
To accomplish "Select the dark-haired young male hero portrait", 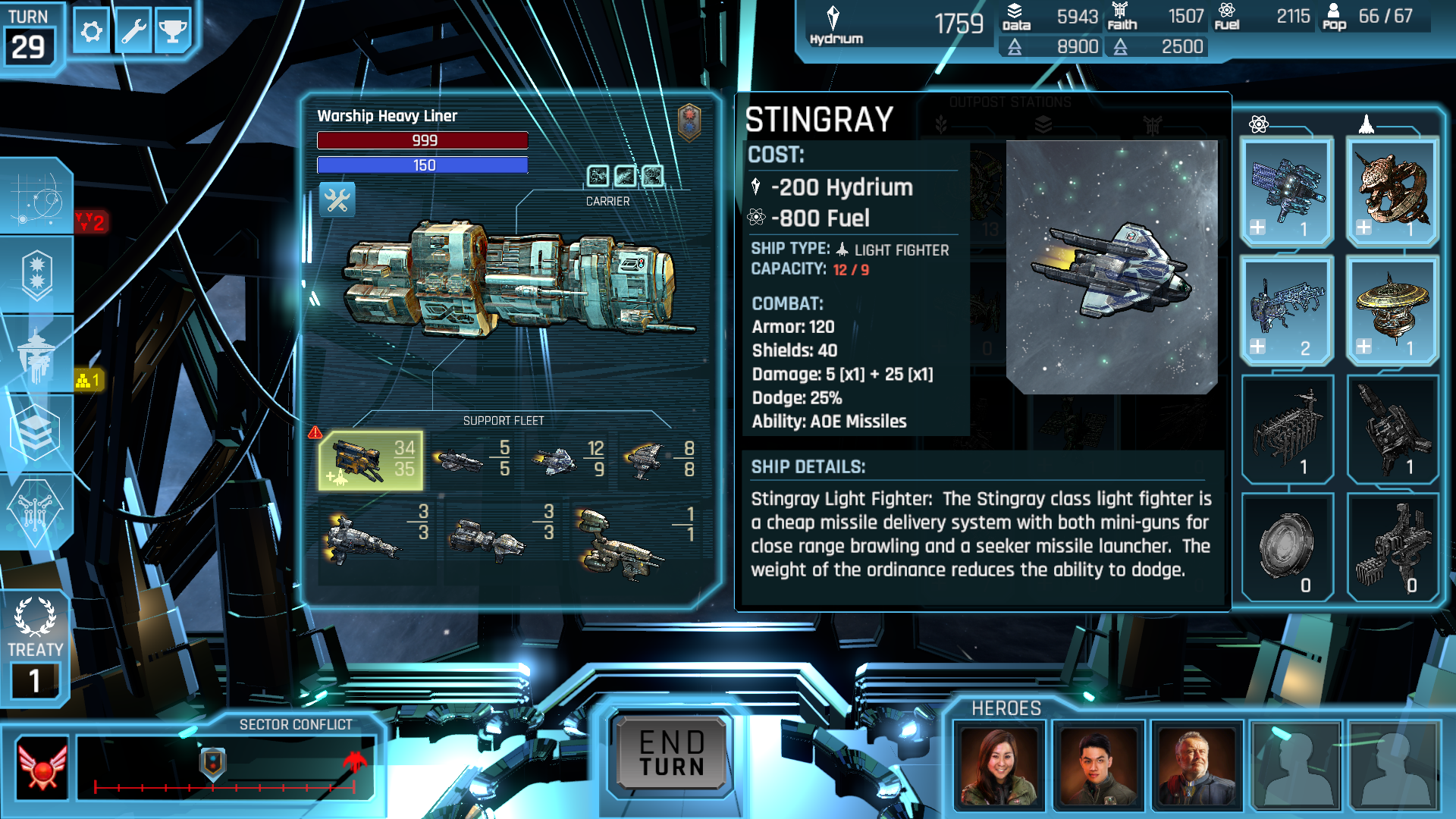I will 1098,766.
